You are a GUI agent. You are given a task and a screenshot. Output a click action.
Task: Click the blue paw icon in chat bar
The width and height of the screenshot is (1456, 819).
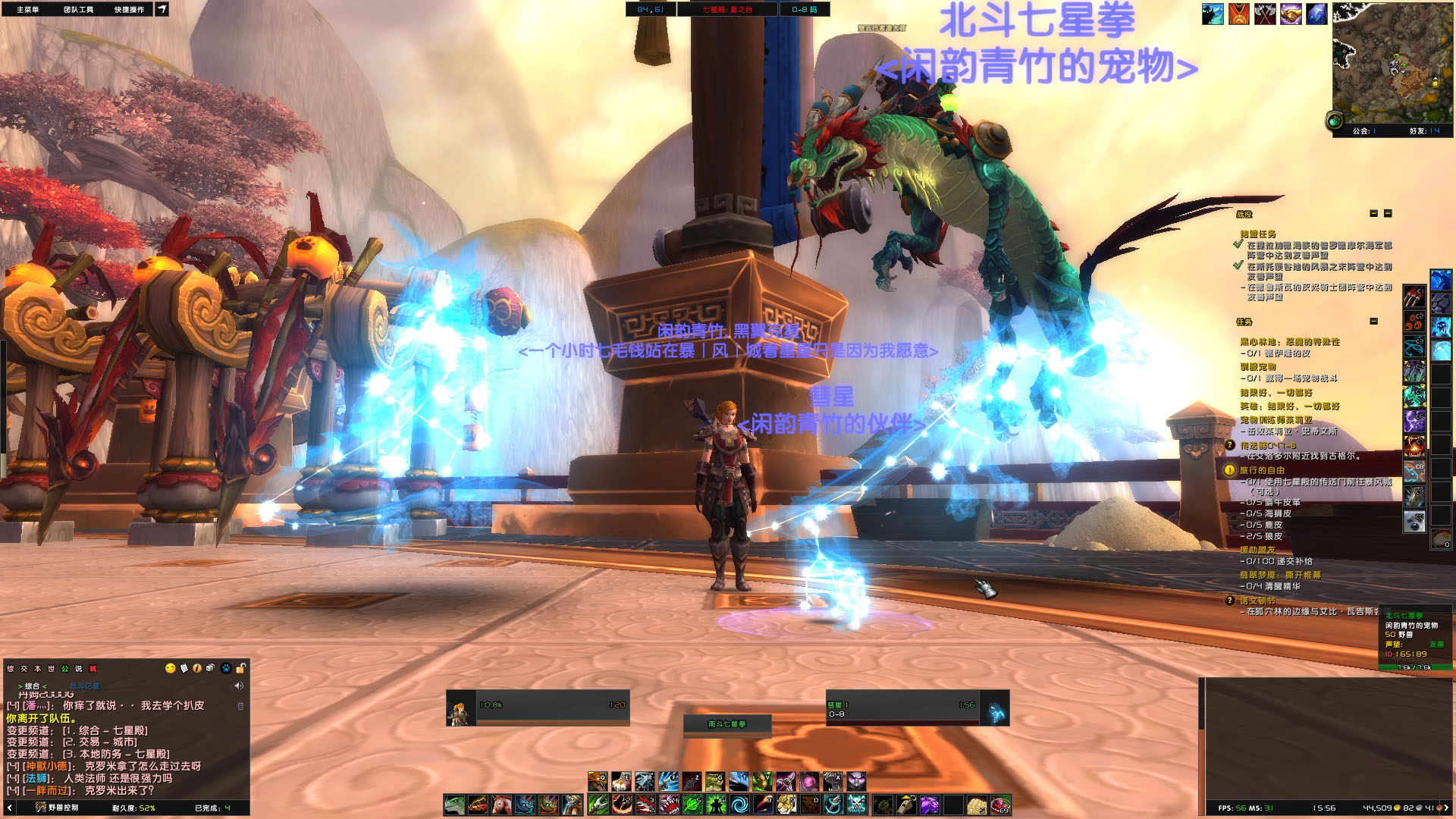pos(226,668)
